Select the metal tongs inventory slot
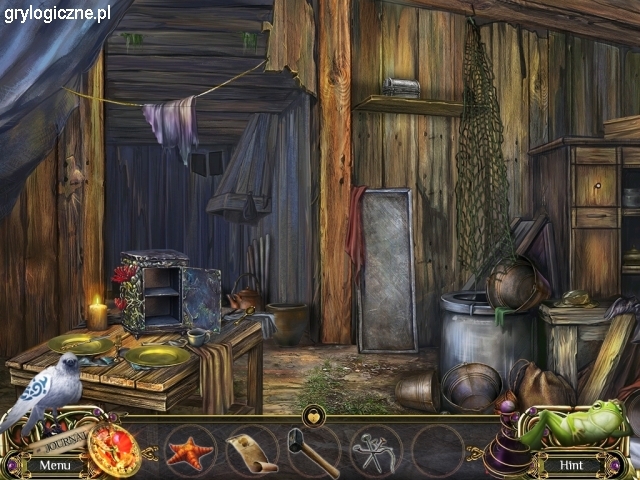 (376, 452)
